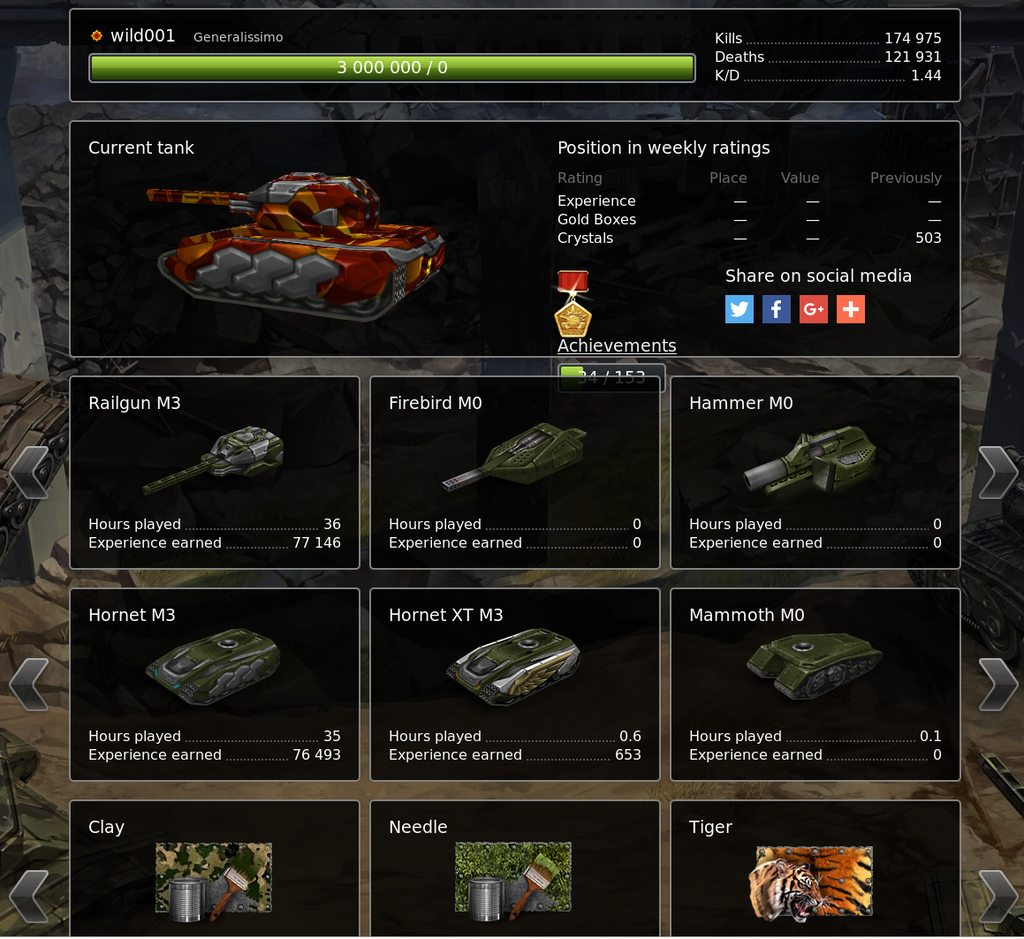Choose the Firebird M0 turret card
Image resolution: width=1024 pixels, height=939 pixels.
[514, 472]
